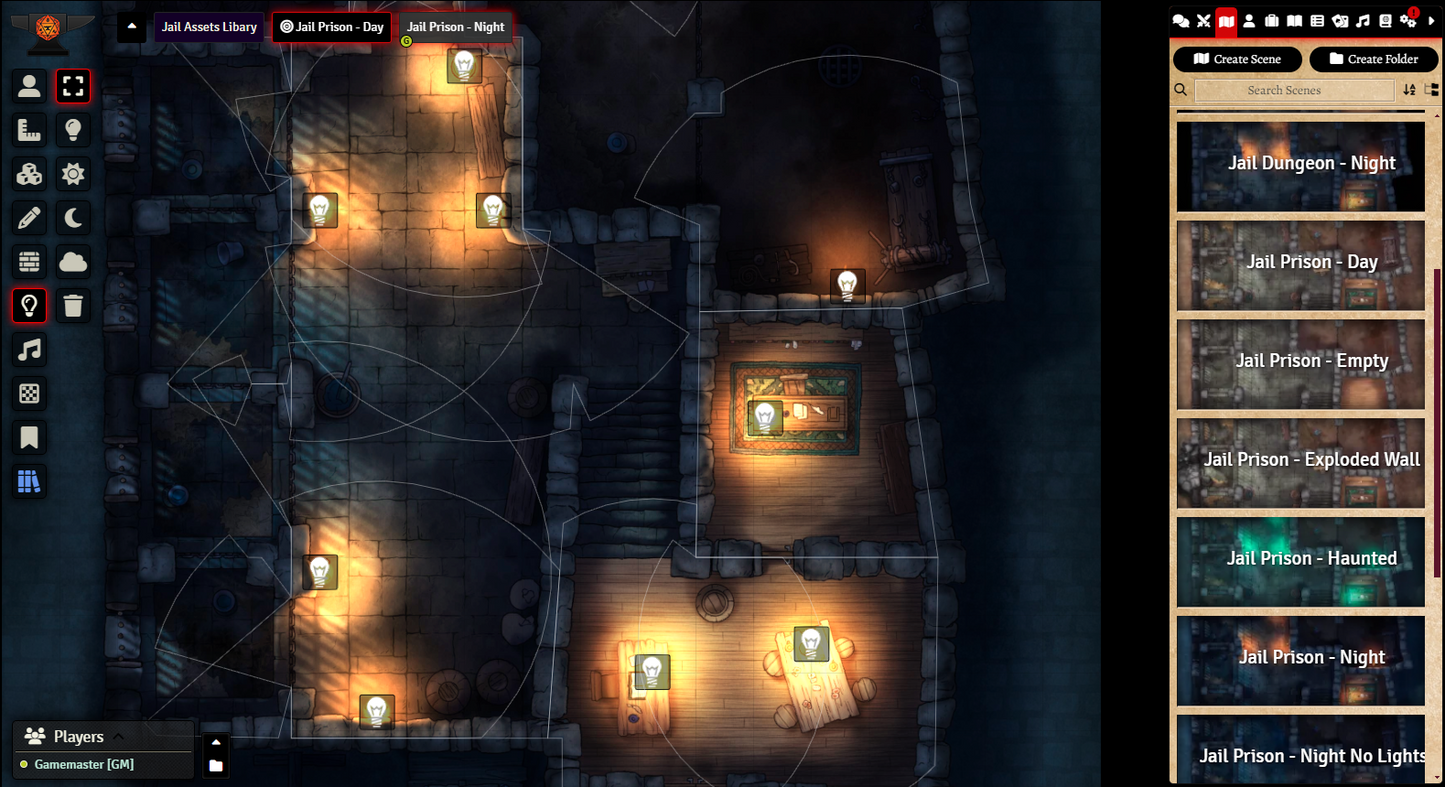Image resolution: width=1445 pixels, height=787 pixels.
Task: Click the Create Folder button
Action: 1373,59
